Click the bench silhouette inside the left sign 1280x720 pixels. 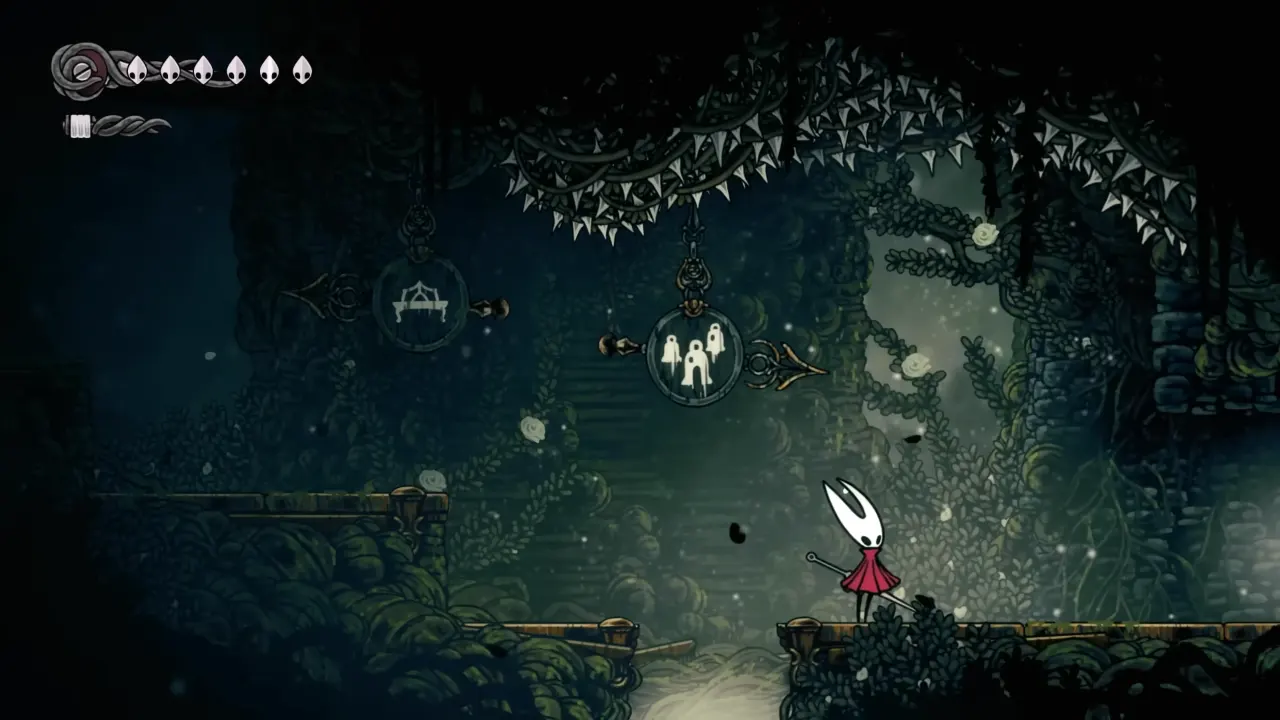(421, 298)
